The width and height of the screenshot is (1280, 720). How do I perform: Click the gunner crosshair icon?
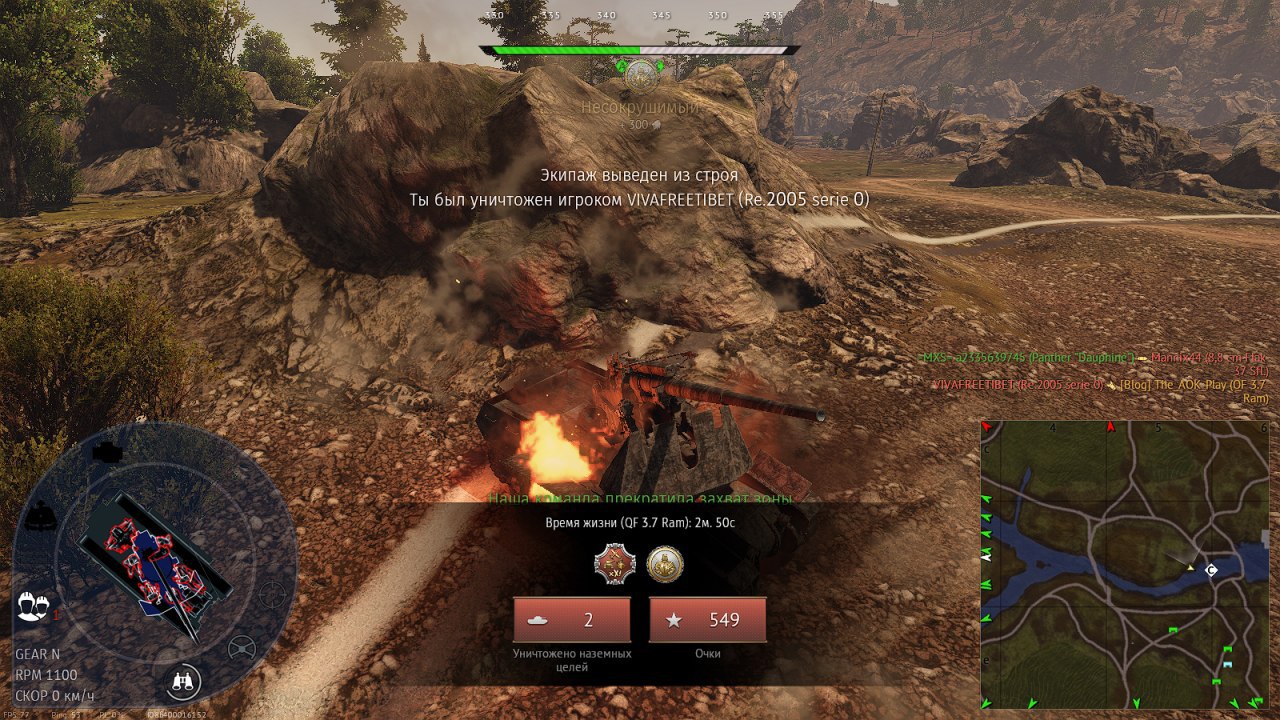272,595
